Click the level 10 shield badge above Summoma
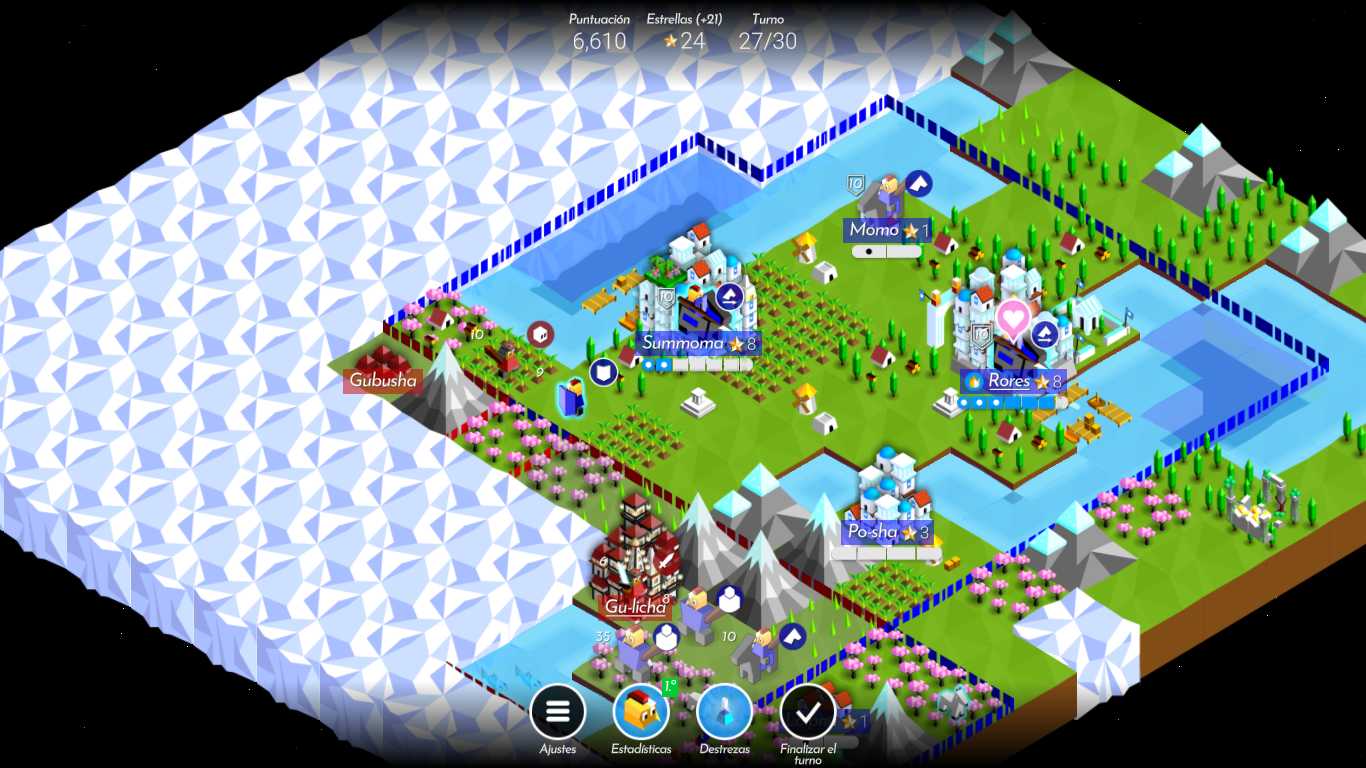Image resolution: width=1366 pixels, height=768 pixels. tap(666, 297)
